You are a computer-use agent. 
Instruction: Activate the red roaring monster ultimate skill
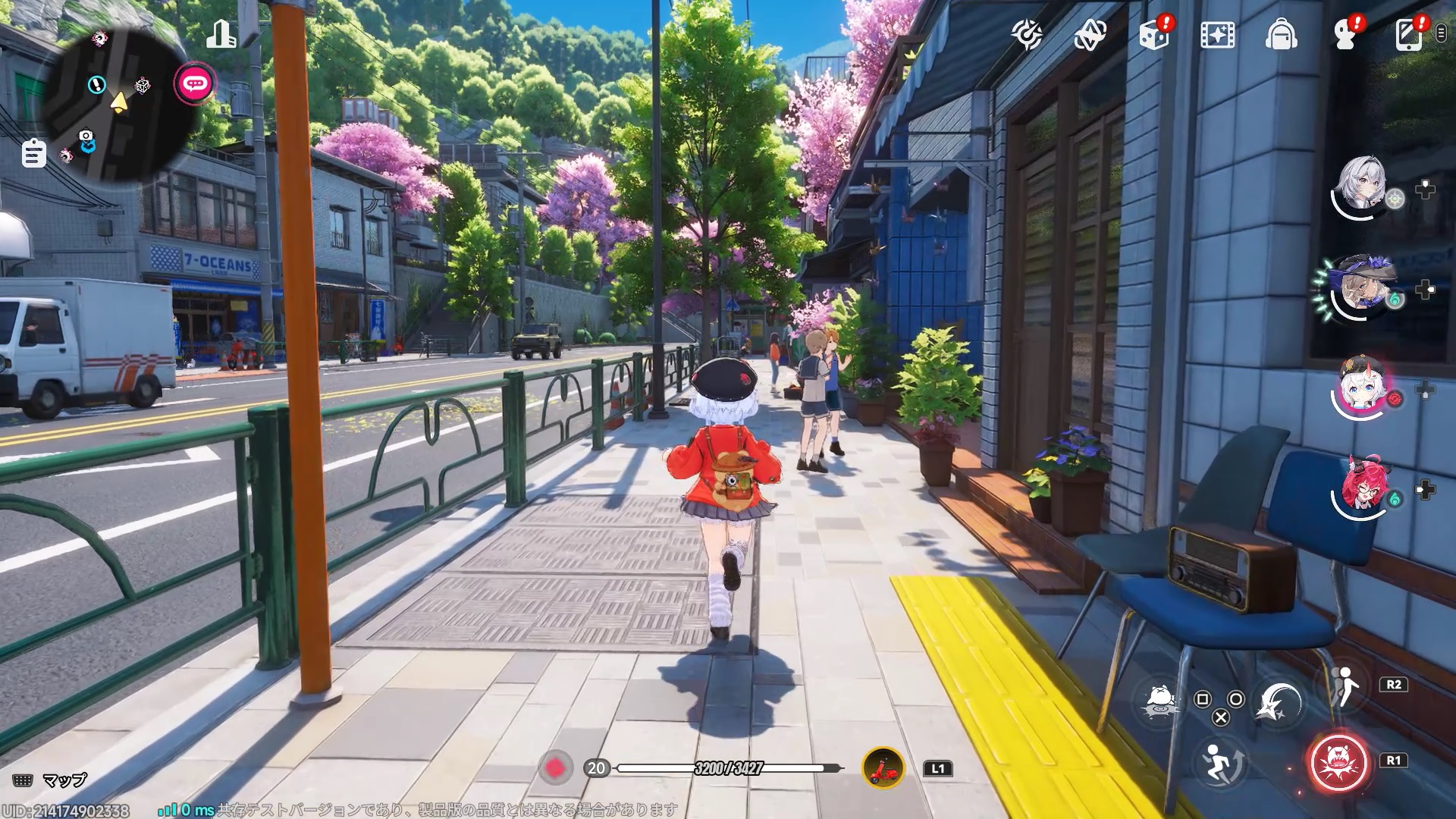[1338, 762]
